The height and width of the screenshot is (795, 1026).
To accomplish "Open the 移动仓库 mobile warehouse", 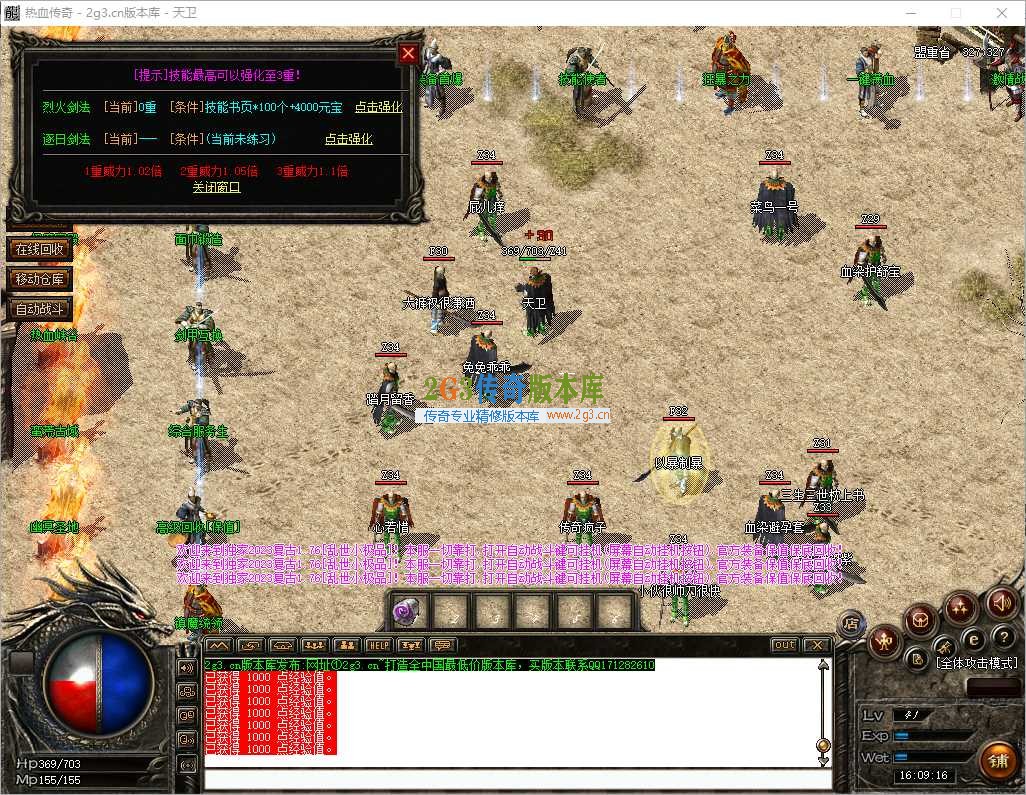I will click(40, 279).
